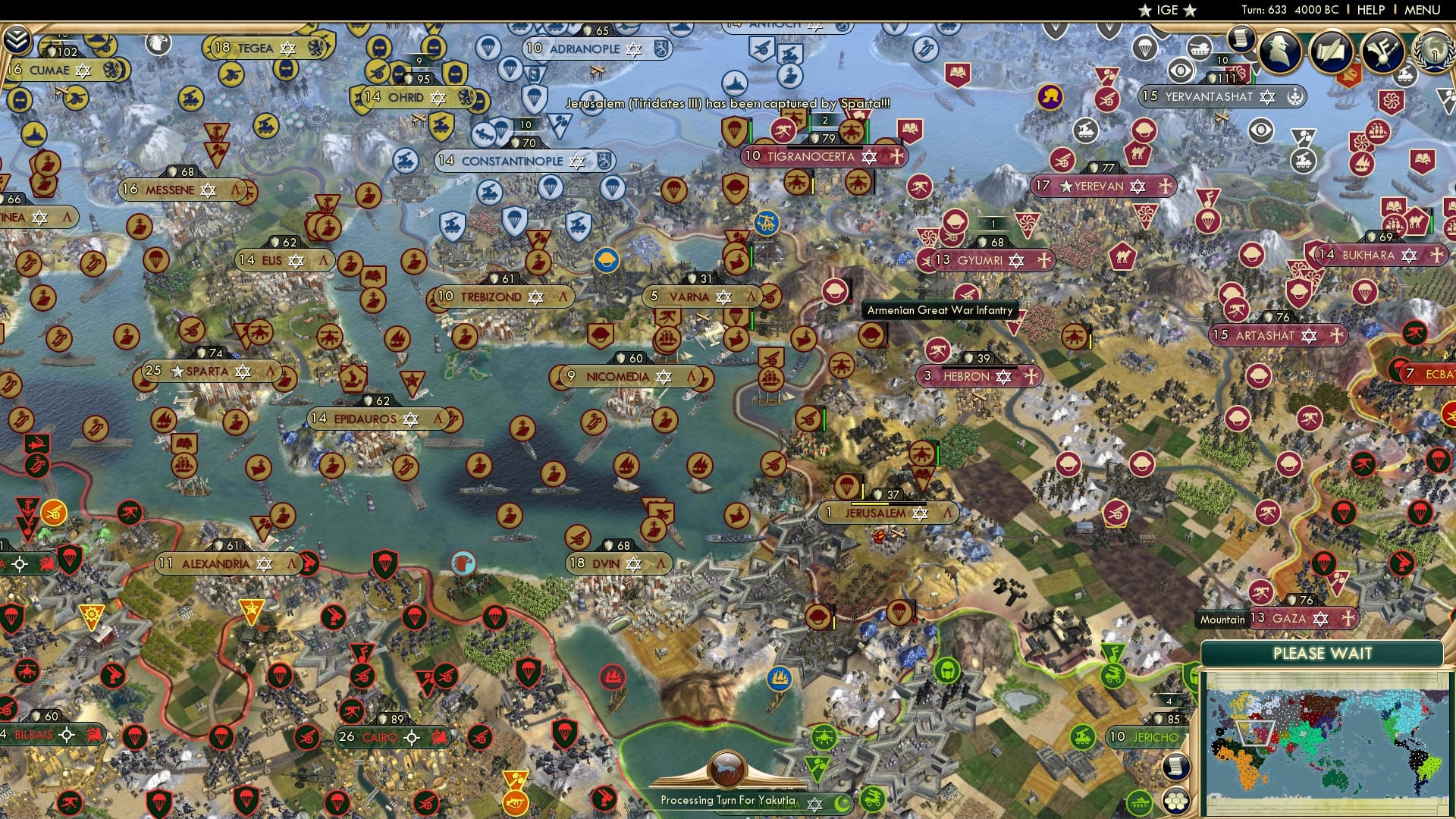Open the Culture overview icon

tap(1385, 53)
